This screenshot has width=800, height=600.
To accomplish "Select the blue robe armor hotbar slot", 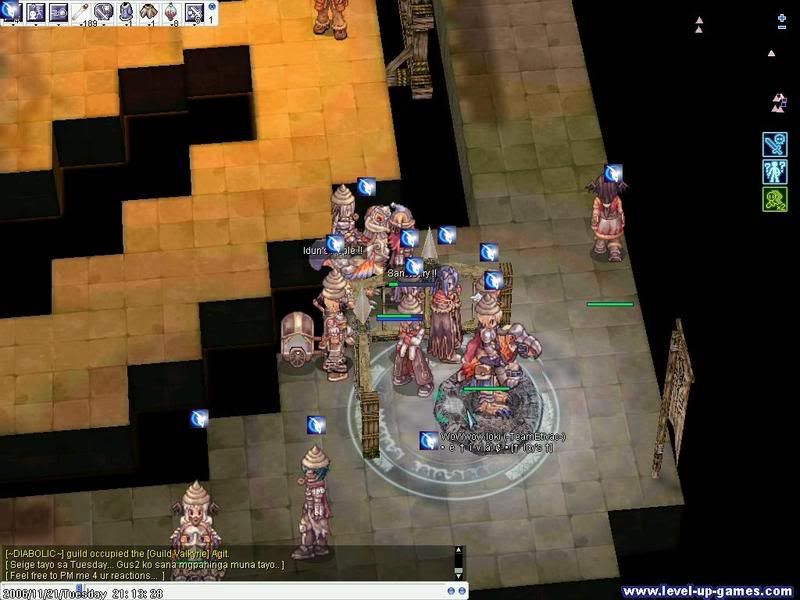I will coord(127,12).
